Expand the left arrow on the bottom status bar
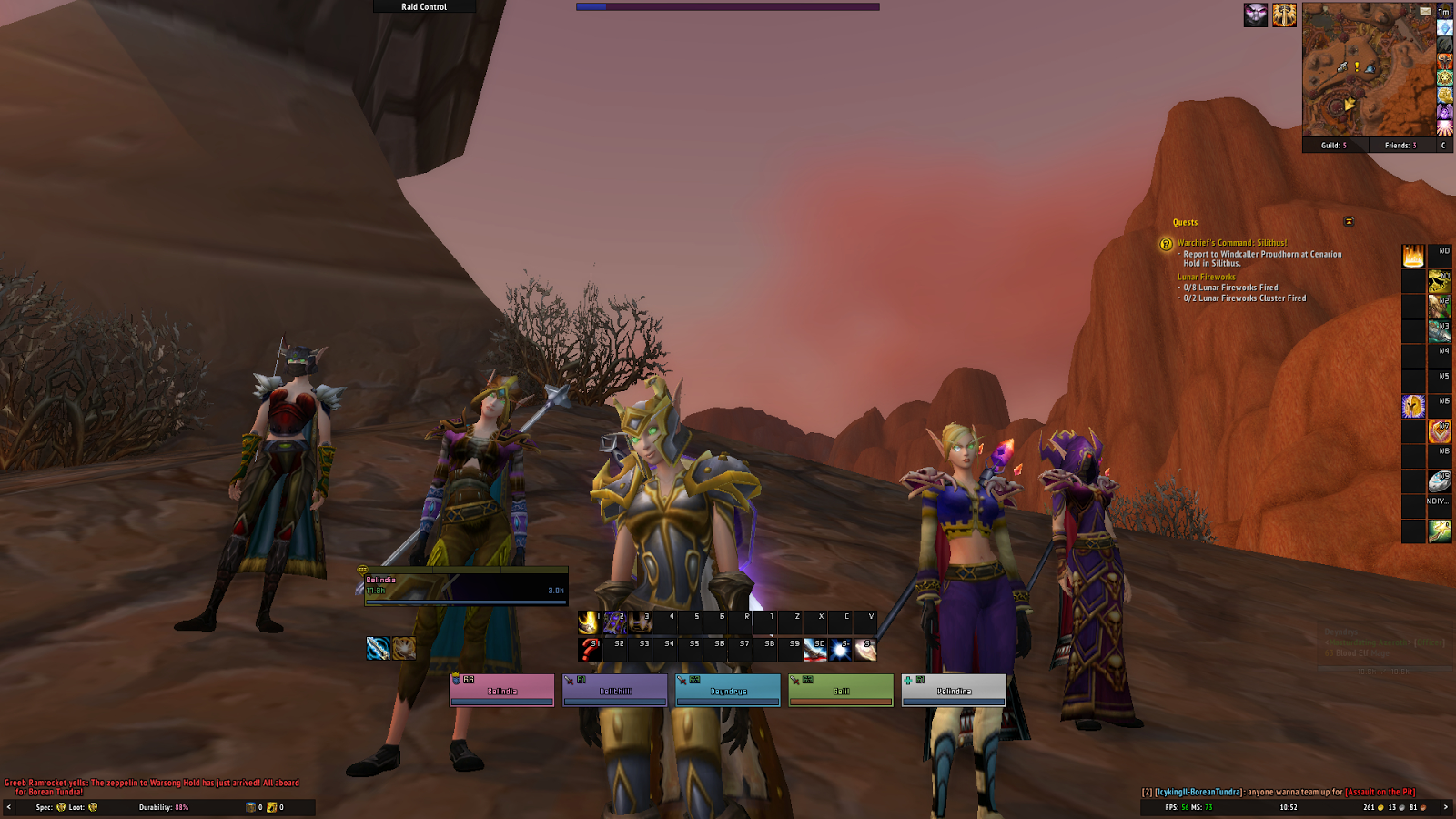This screenshot has height=819, width=1456. click(x=9, y=808)
